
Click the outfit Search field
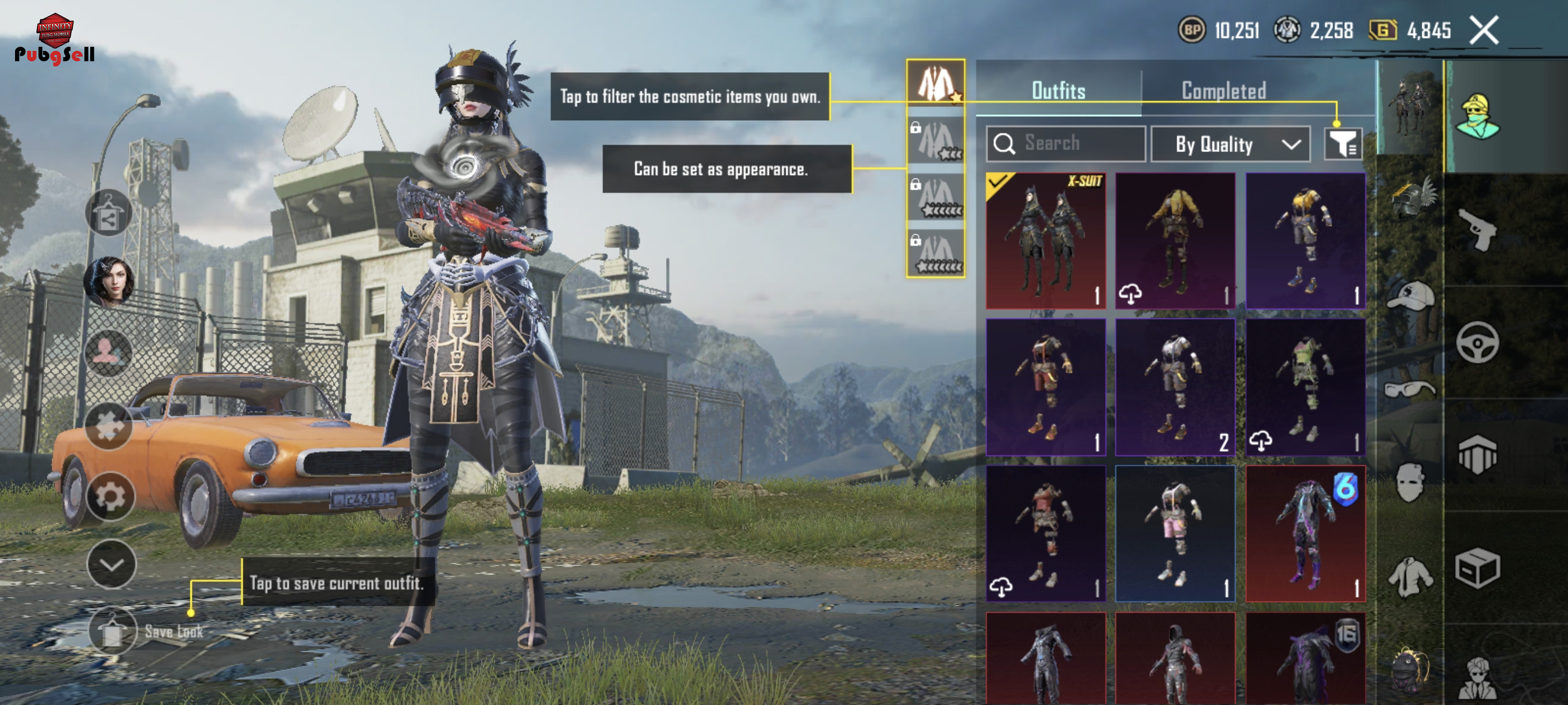pyautogui.click(x=1066, y=143)
